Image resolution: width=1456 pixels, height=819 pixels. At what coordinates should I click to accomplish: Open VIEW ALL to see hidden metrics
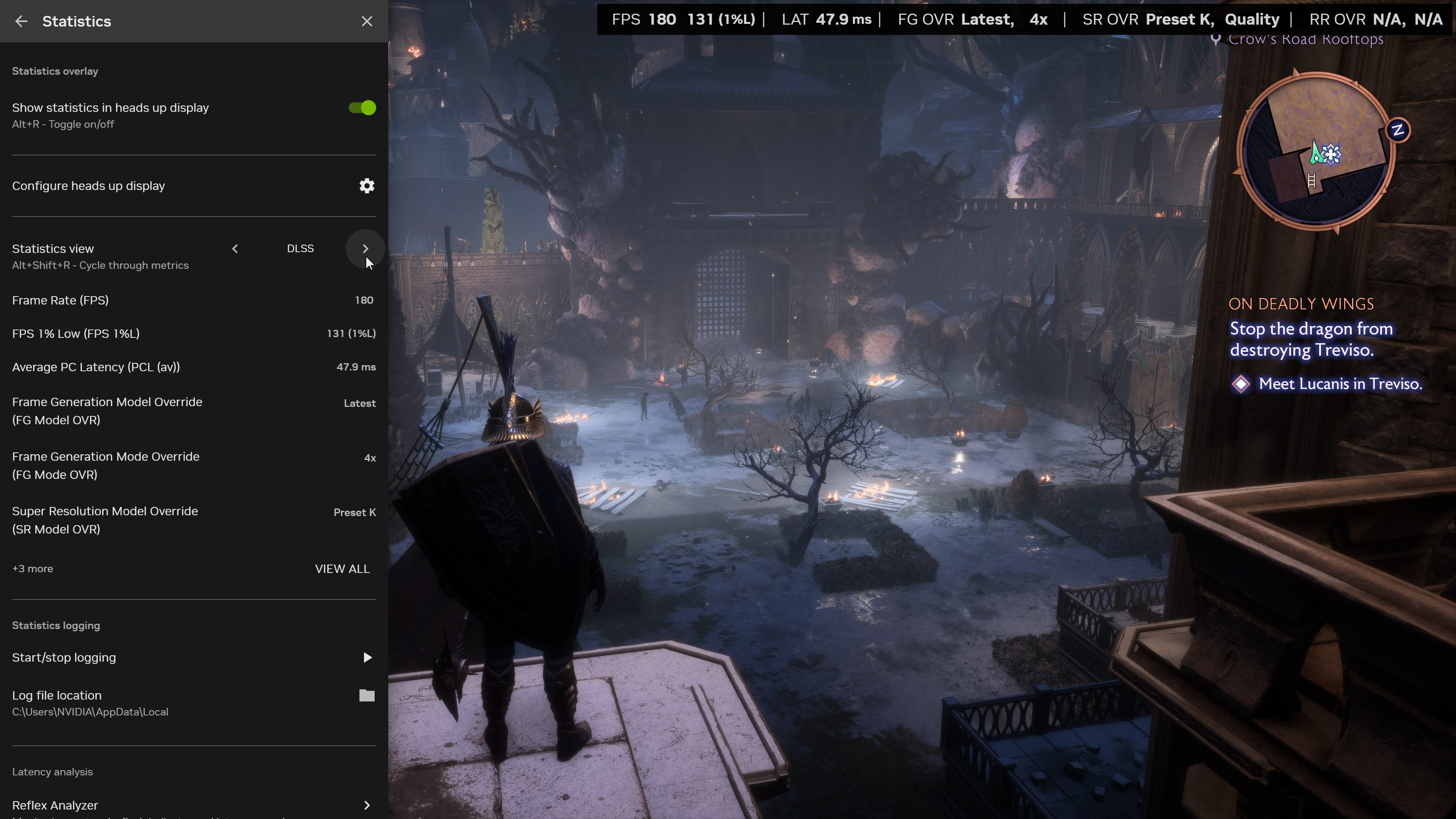pyautogui.click(x=342, y=569)
